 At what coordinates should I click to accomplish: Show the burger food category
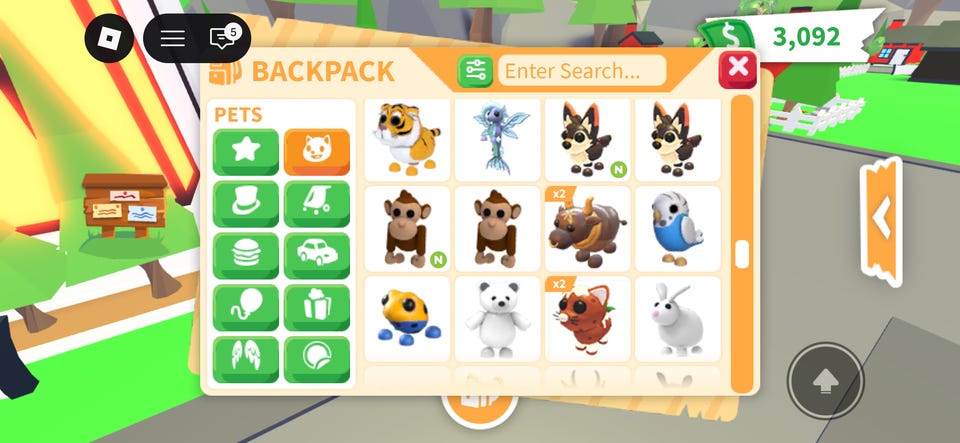pyautogui.click(x=246, y=256)
